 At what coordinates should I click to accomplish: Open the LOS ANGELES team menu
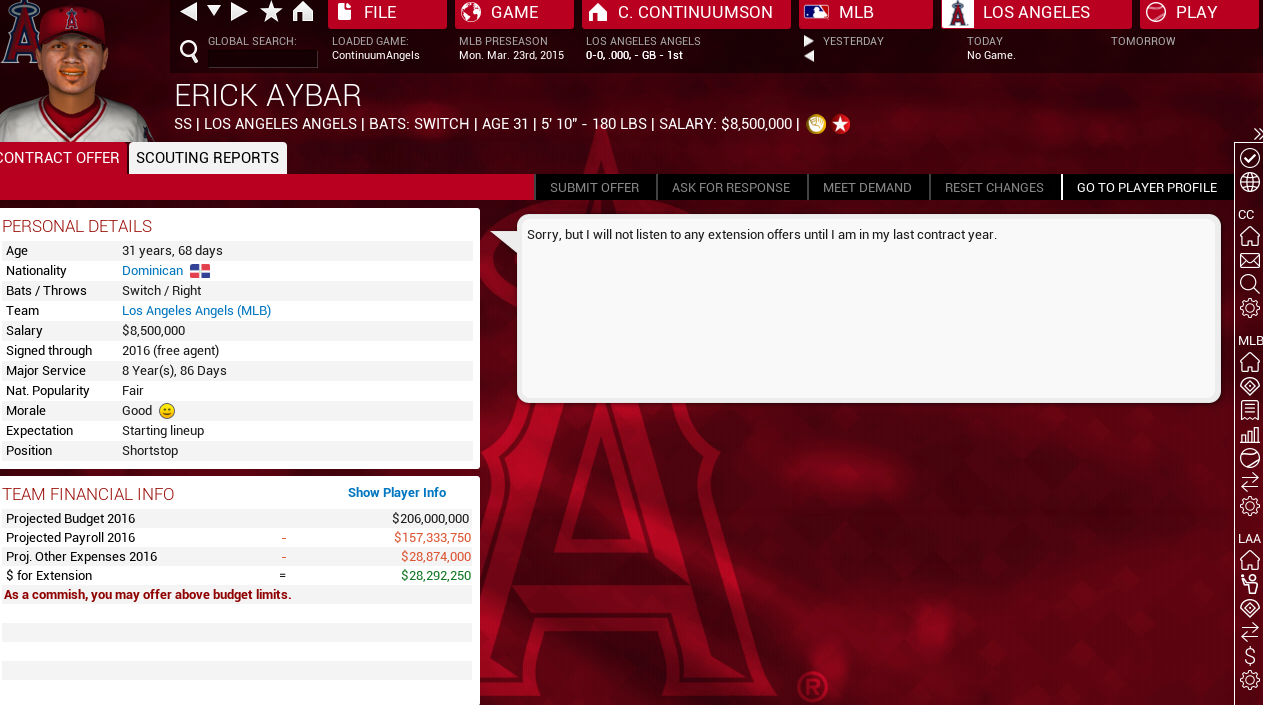point(1036,13)
